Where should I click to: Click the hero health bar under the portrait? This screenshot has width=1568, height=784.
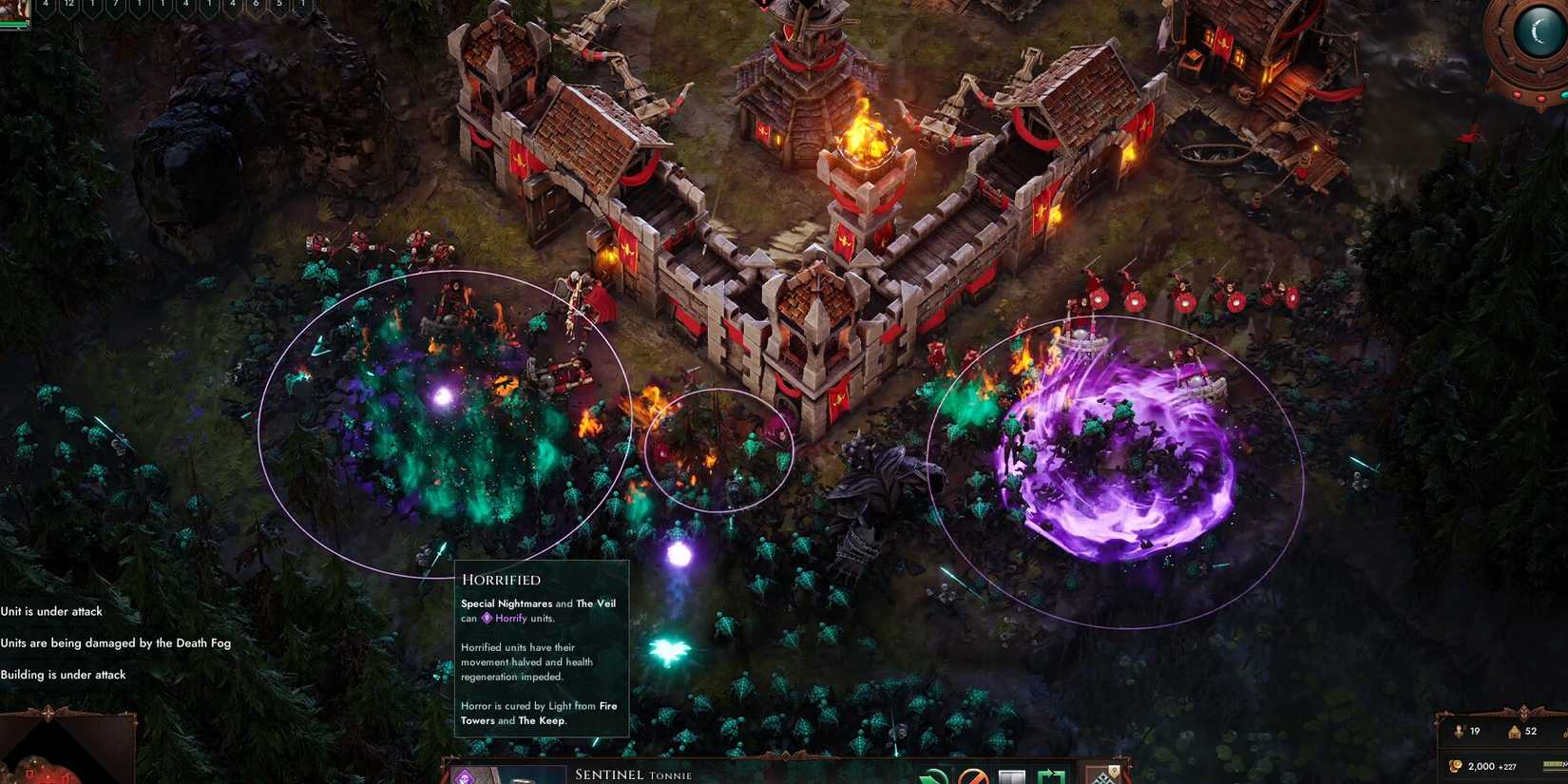[13, 25]
